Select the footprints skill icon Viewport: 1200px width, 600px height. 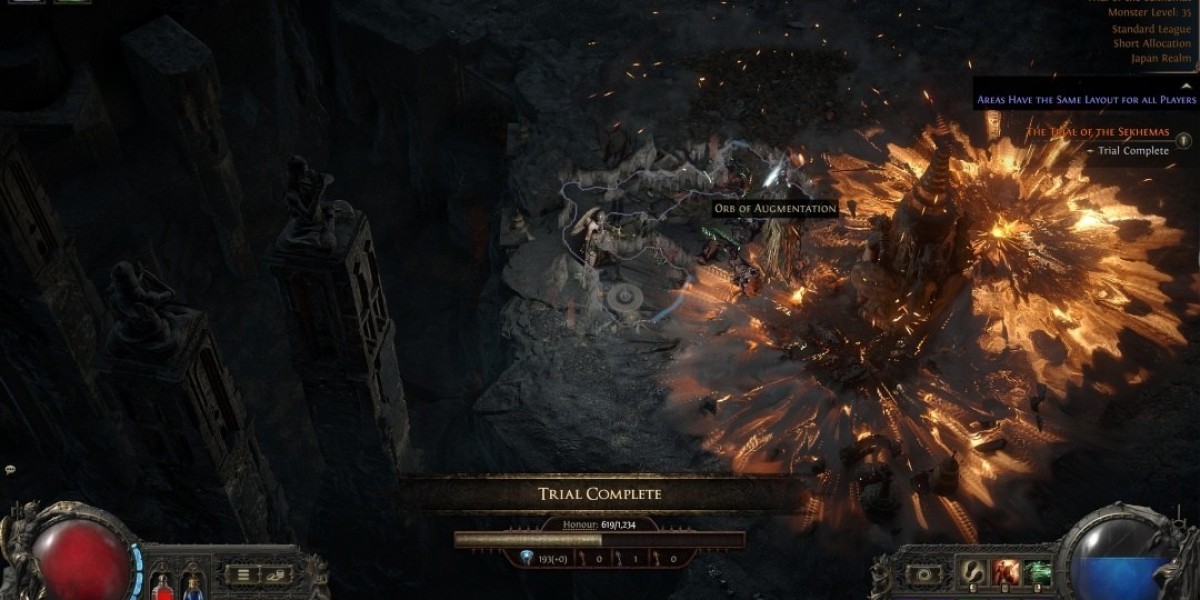pos(971,573)
